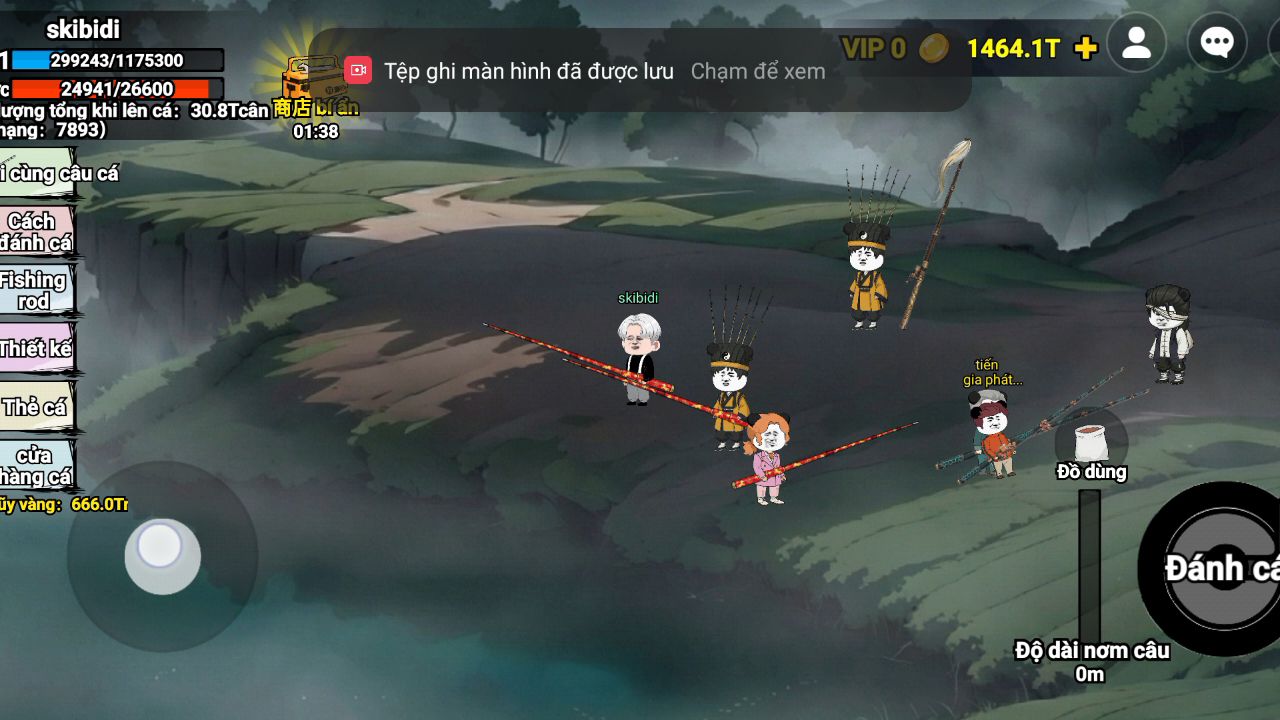Open the Đồ dùng item bag

tap(1091, 444)
